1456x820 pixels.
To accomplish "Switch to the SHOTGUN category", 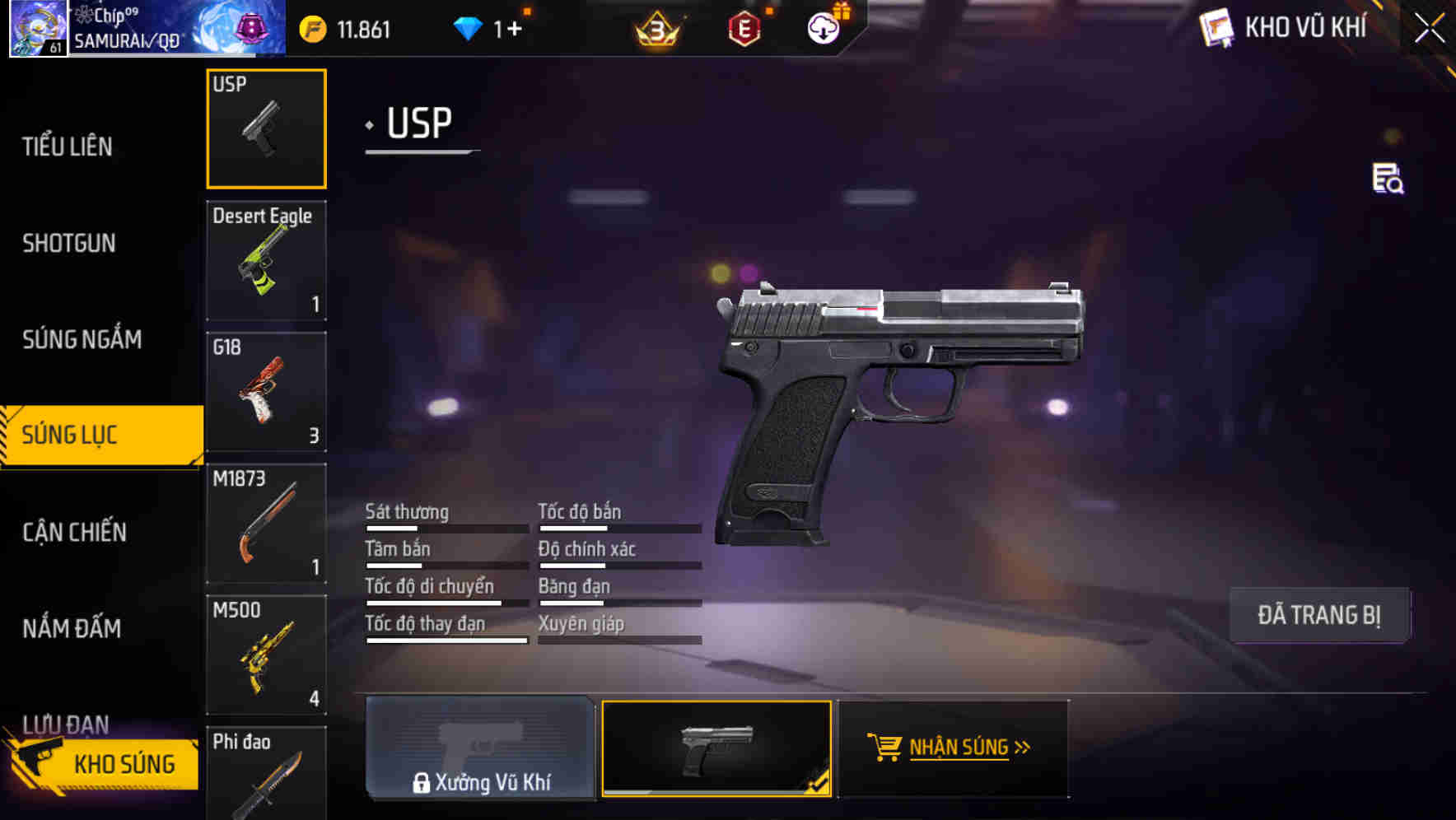I will [69, 243].
